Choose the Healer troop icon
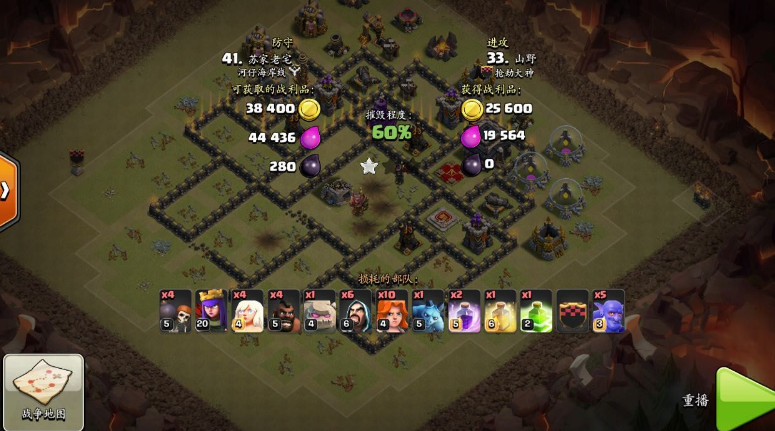Screen dimensions: 775x431 coord(247,312)
